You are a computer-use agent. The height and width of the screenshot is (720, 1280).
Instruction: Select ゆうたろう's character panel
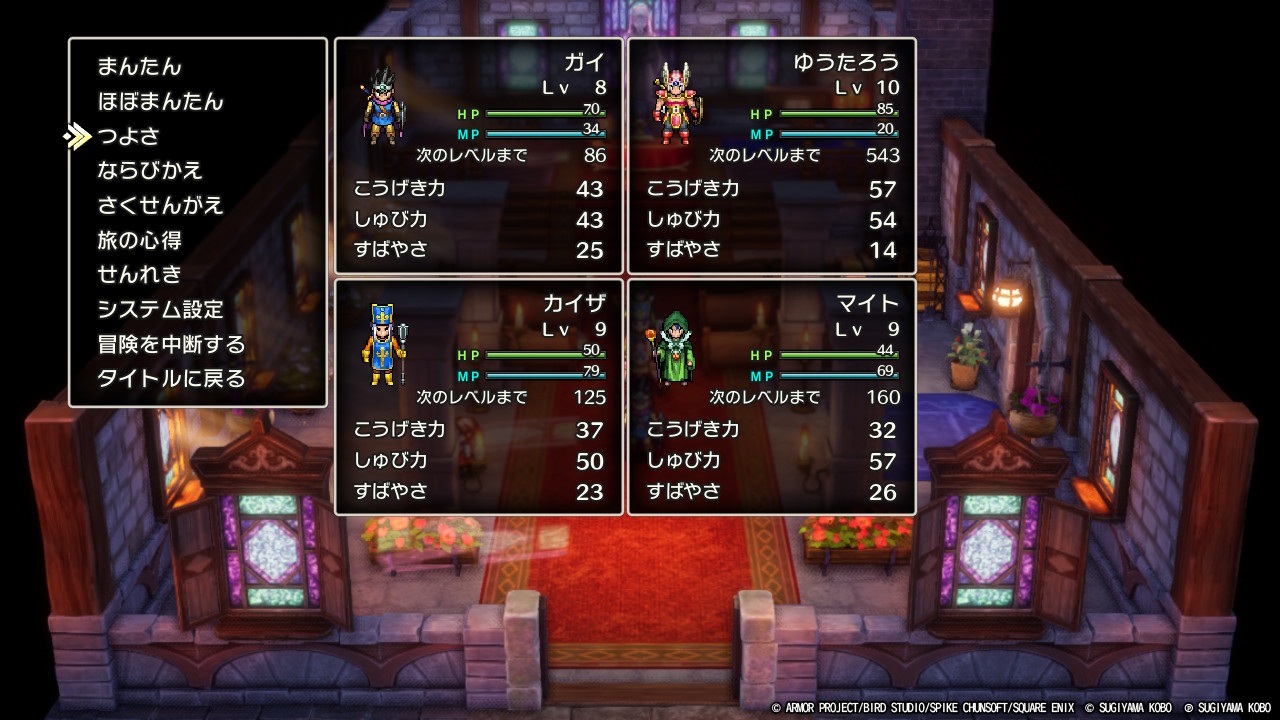point(771,156)
